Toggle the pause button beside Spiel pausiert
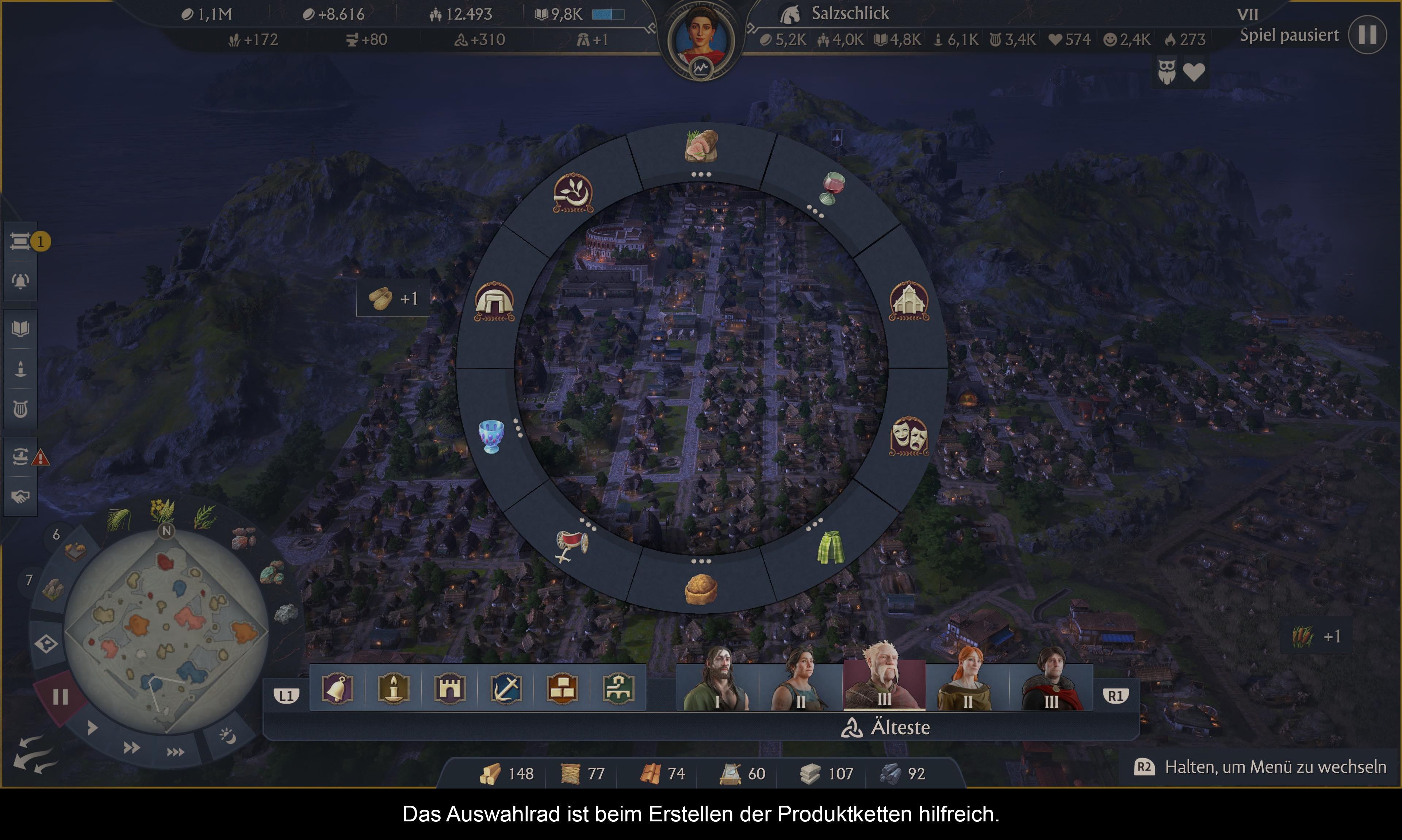Viewport: 1402px width, 840px height. [1367, 35]
